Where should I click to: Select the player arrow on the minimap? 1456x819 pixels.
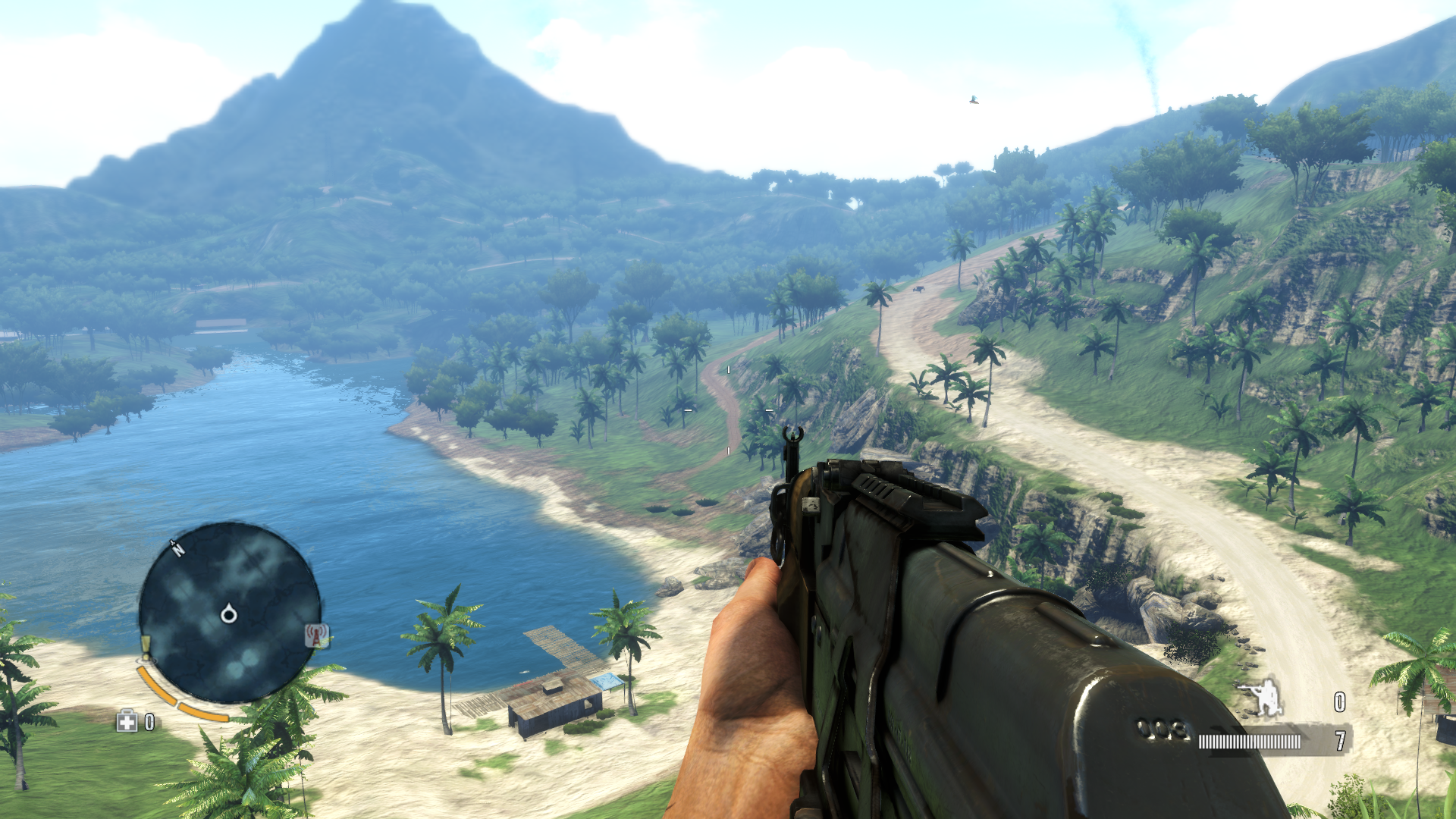(x=228, y=613)
